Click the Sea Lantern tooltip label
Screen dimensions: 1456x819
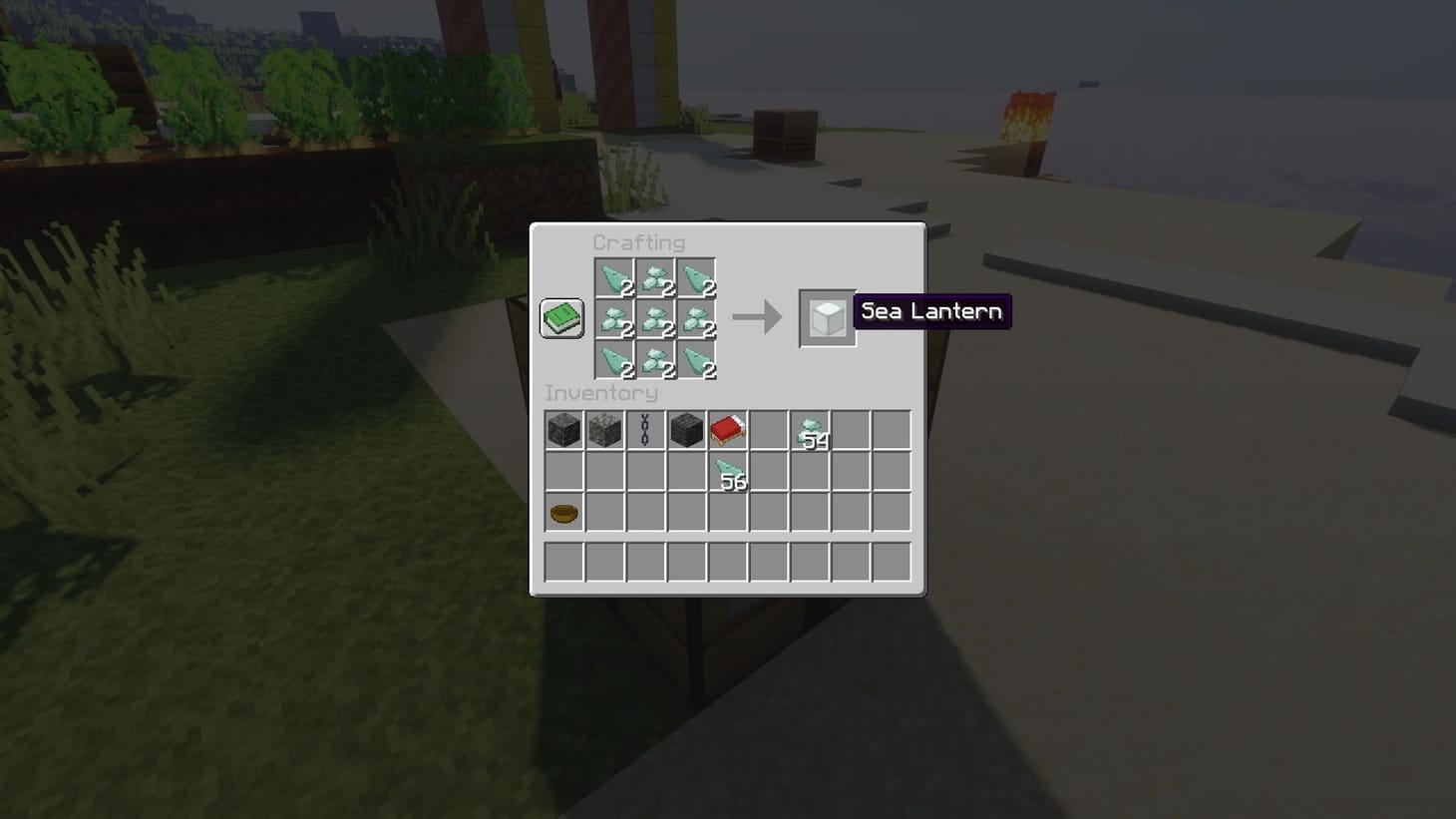(x=930, y=311)
